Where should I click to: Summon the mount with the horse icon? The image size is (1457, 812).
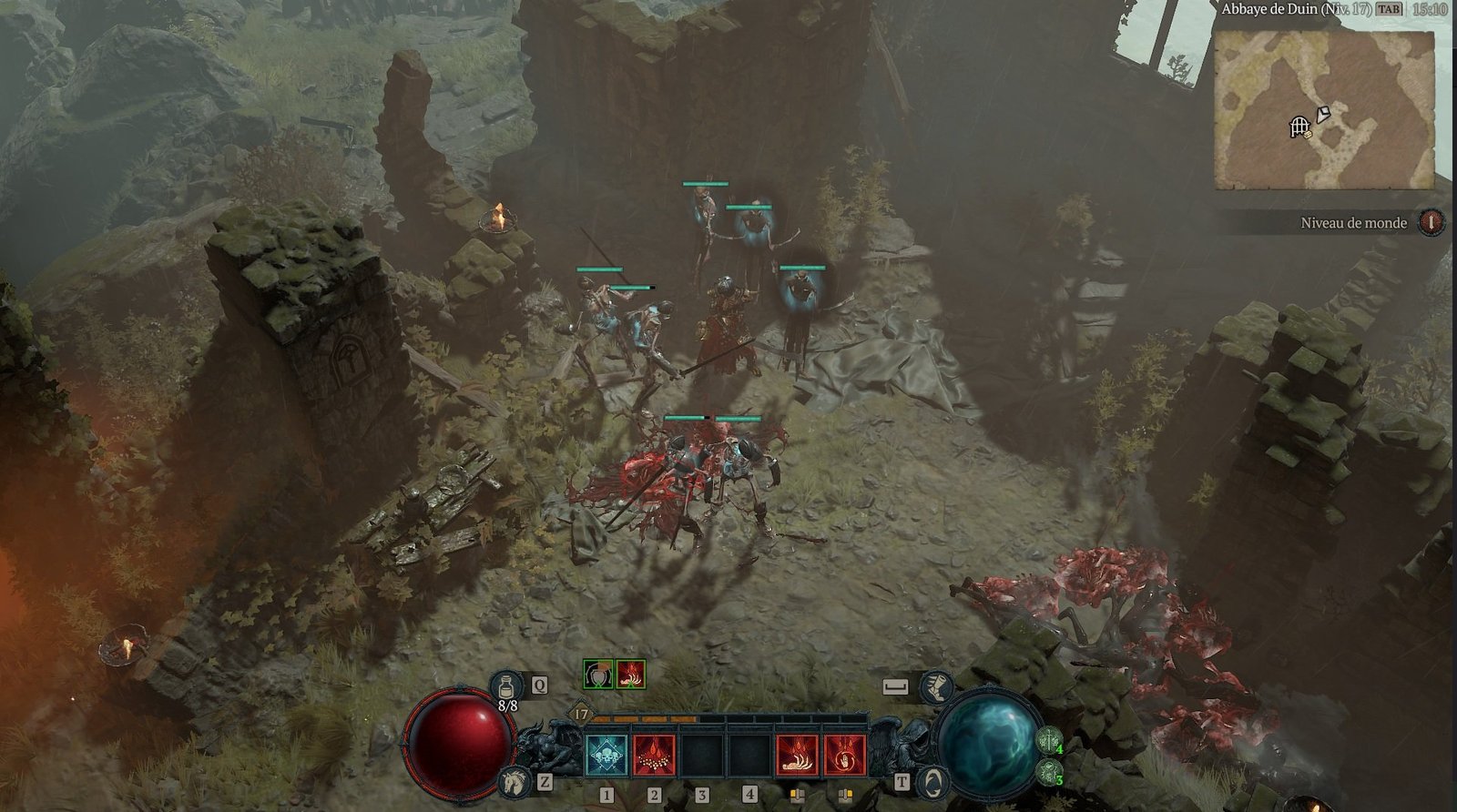tap(515, 781)
